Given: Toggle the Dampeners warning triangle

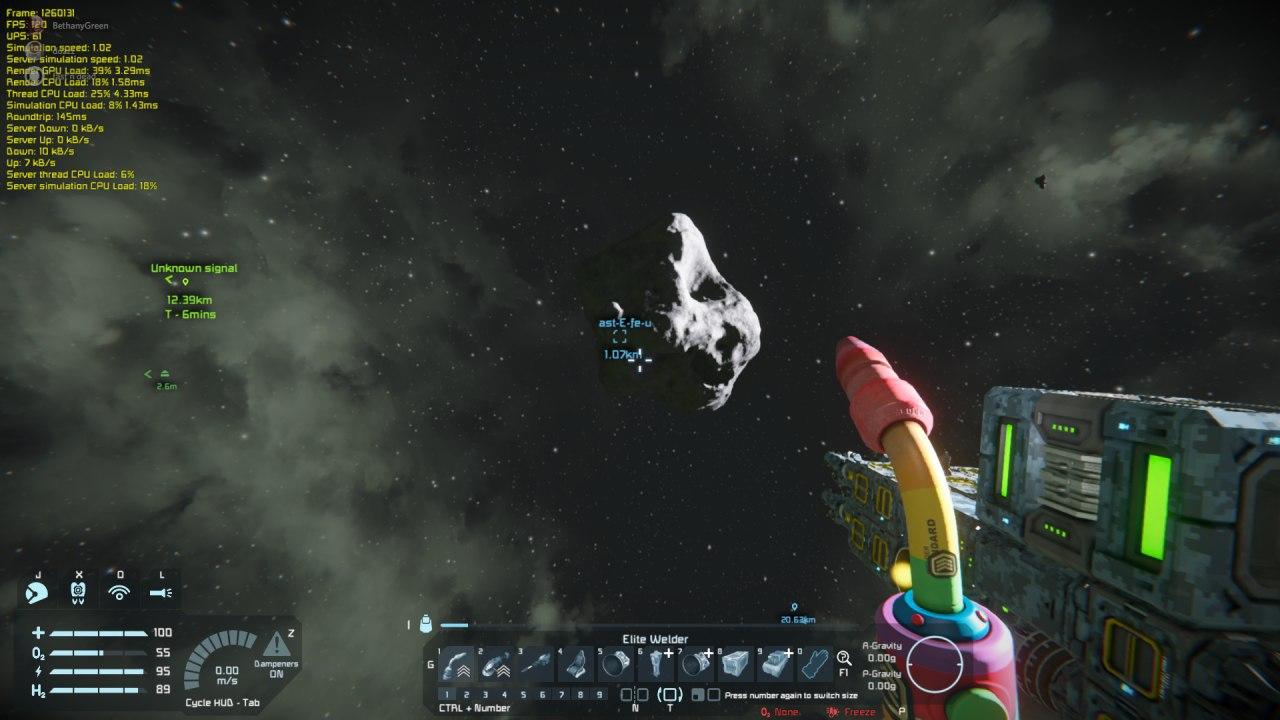Looking at the screenshot, I should point(275,644).
